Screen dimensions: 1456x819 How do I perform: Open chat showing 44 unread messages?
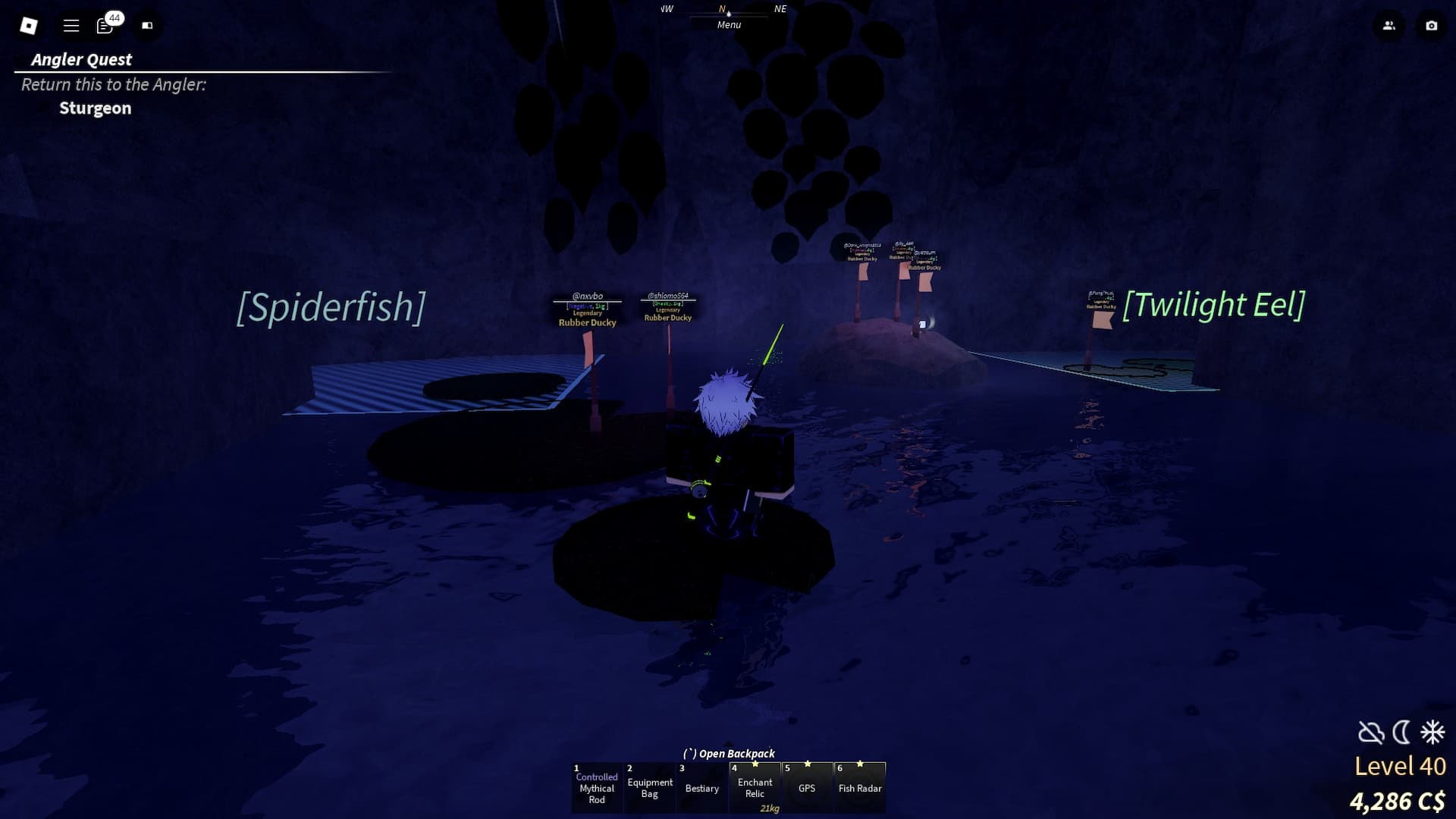(x=105, y=25)
